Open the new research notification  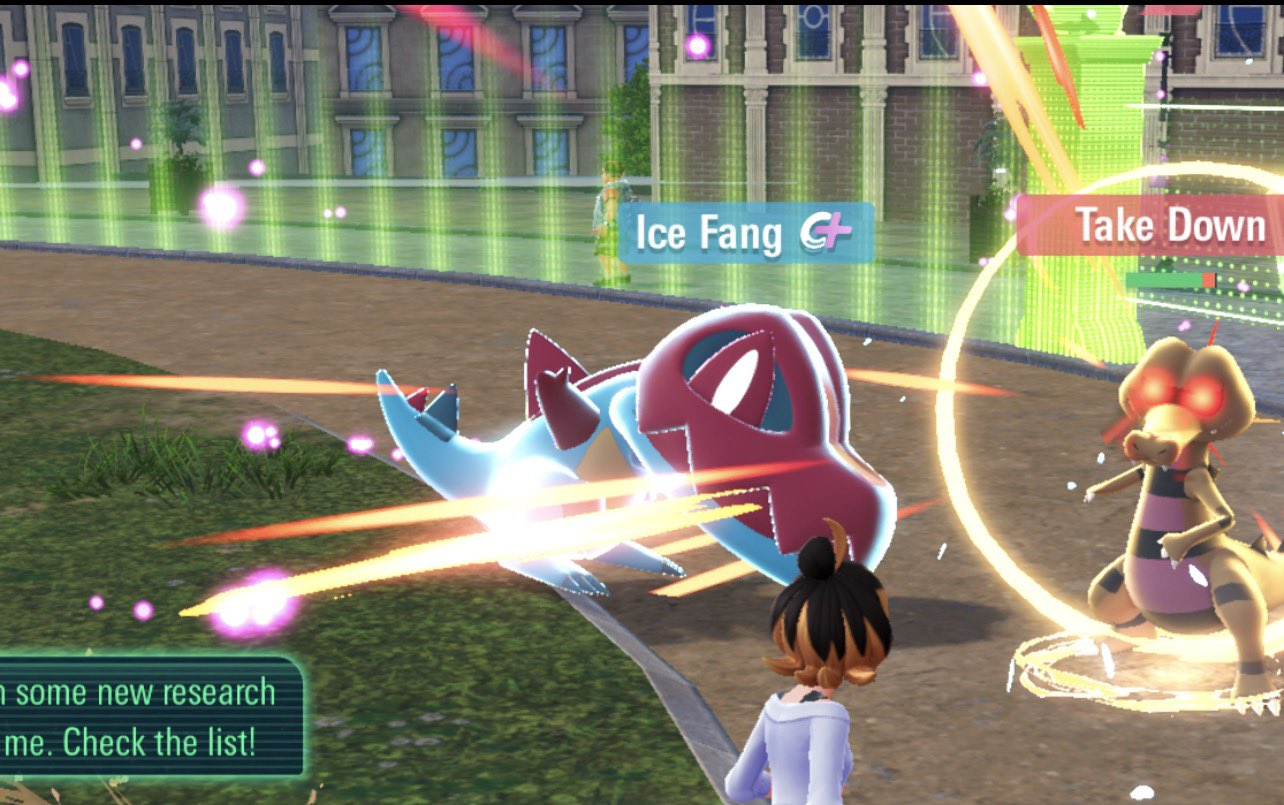148,716
